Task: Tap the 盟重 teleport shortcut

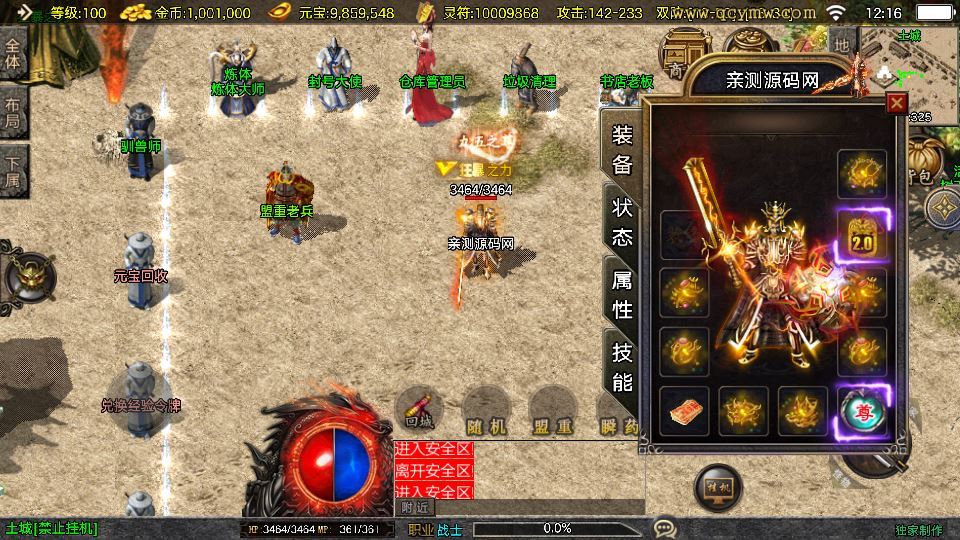Action: (x=552, y=412)
